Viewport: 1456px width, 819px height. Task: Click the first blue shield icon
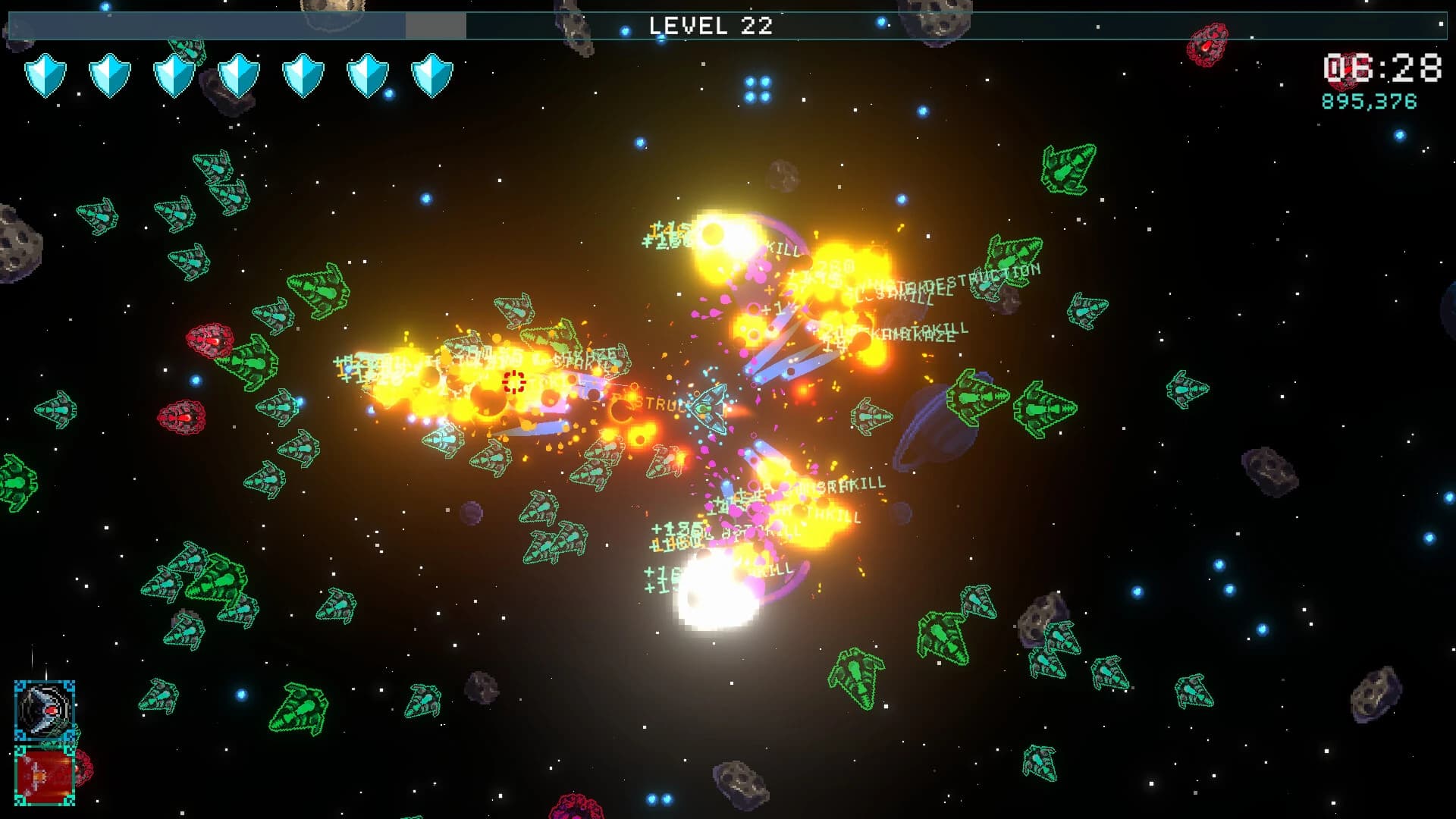coord(45,76)
